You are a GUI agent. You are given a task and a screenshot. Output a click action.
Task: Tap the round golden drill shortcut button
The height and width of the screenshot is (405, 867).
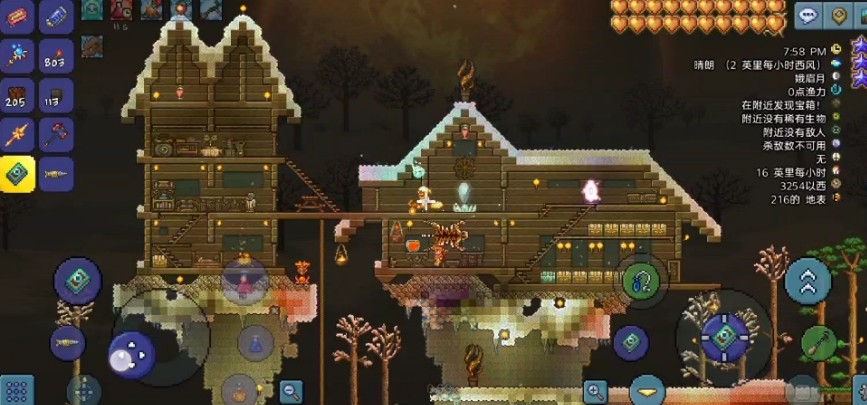click(x=68, y=341)
